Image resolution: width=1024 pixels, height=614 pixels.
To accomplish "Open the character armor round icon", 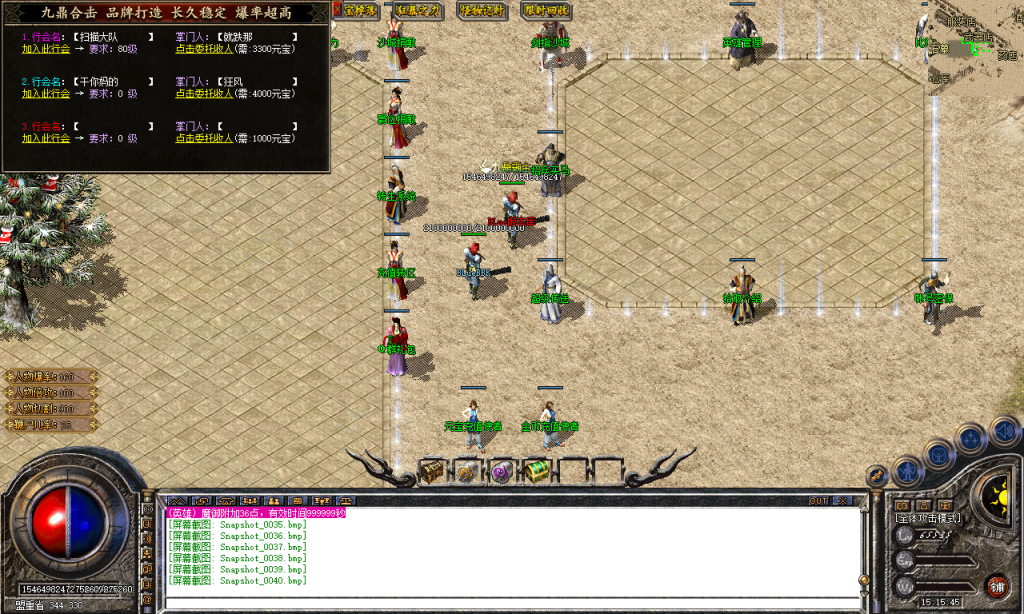I will [x=907, y=469].
